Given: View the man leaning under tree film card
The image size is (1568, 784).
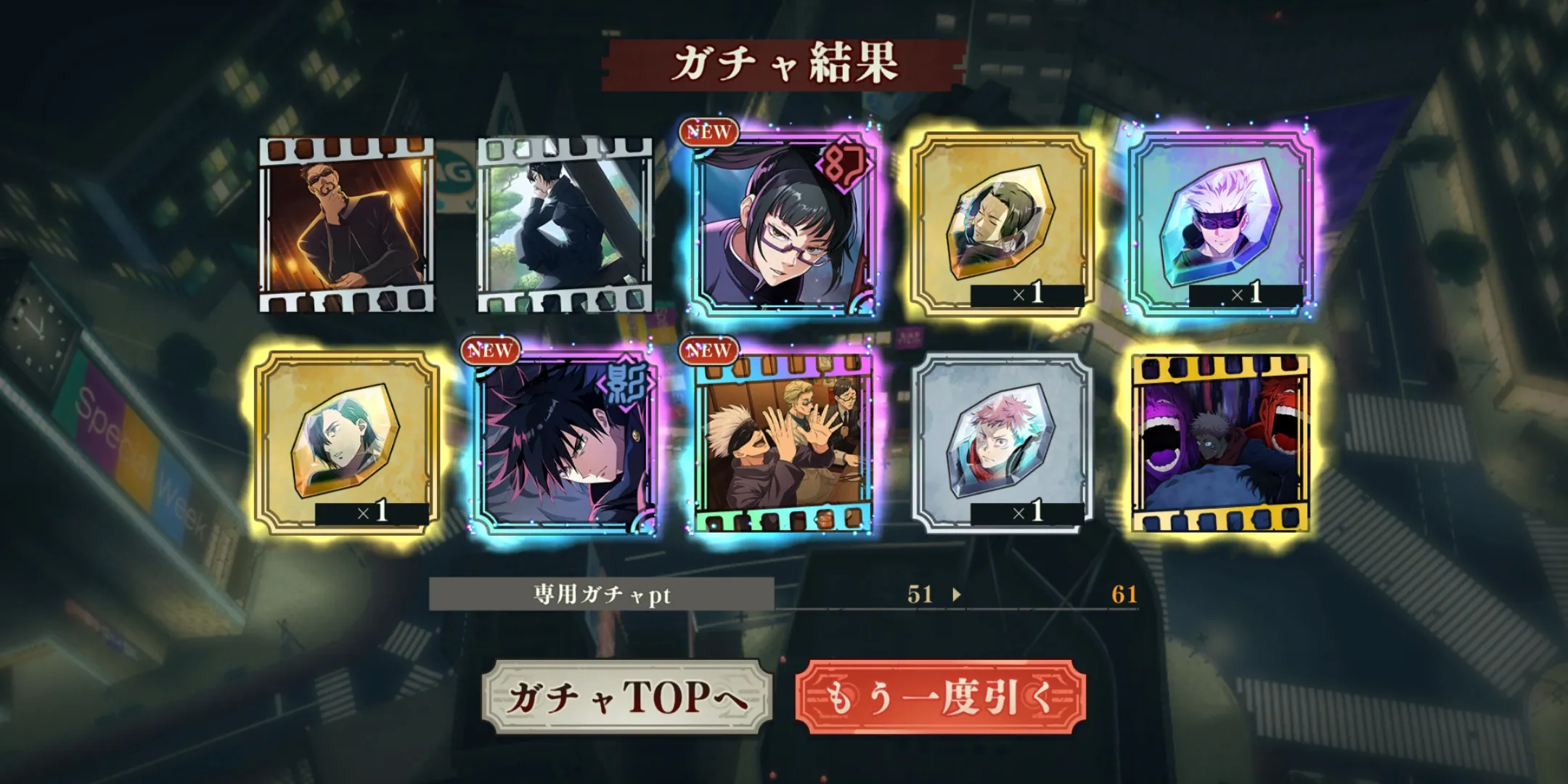Looking at the screenshot, I should (565, 225).
